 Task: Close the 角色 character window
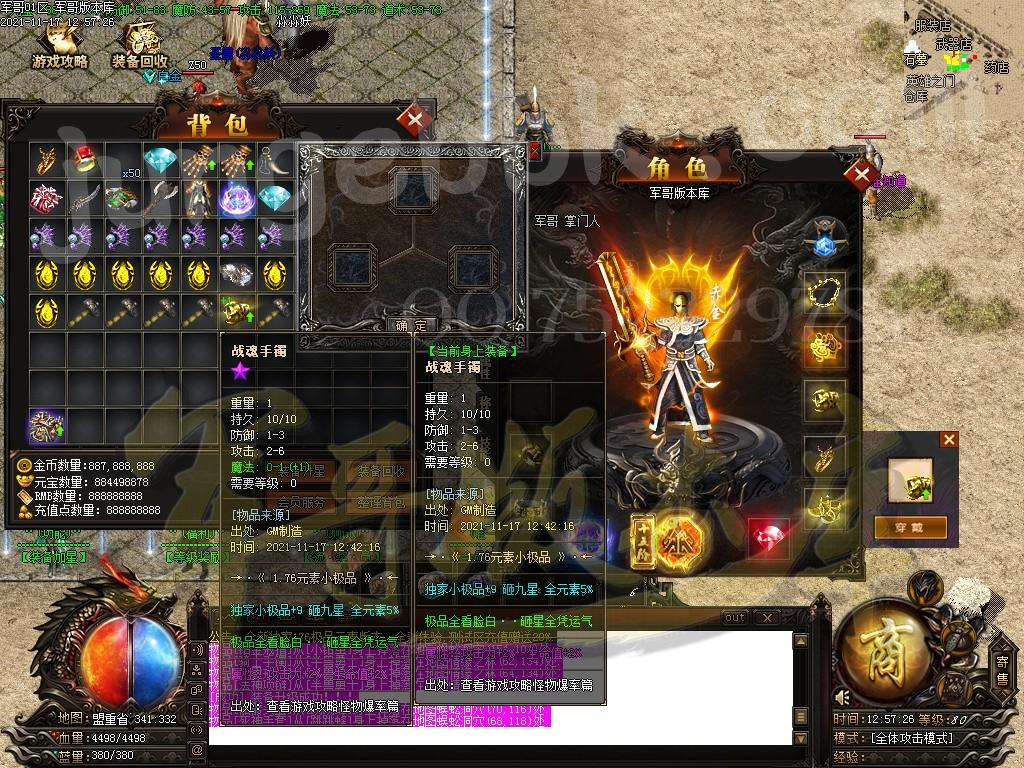point(859,175)
